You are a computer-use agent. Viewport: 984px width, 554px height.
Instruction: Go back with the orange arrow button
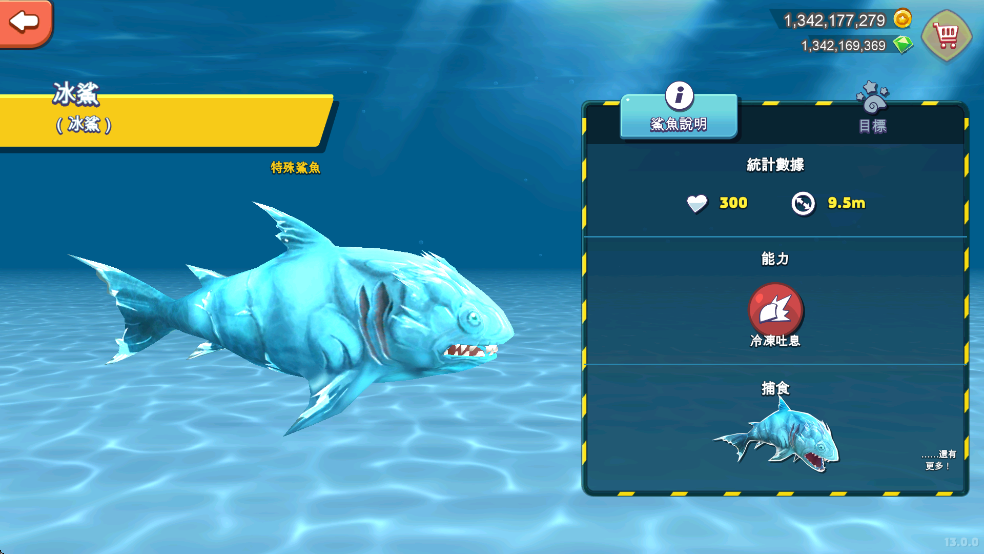[24, 21]
